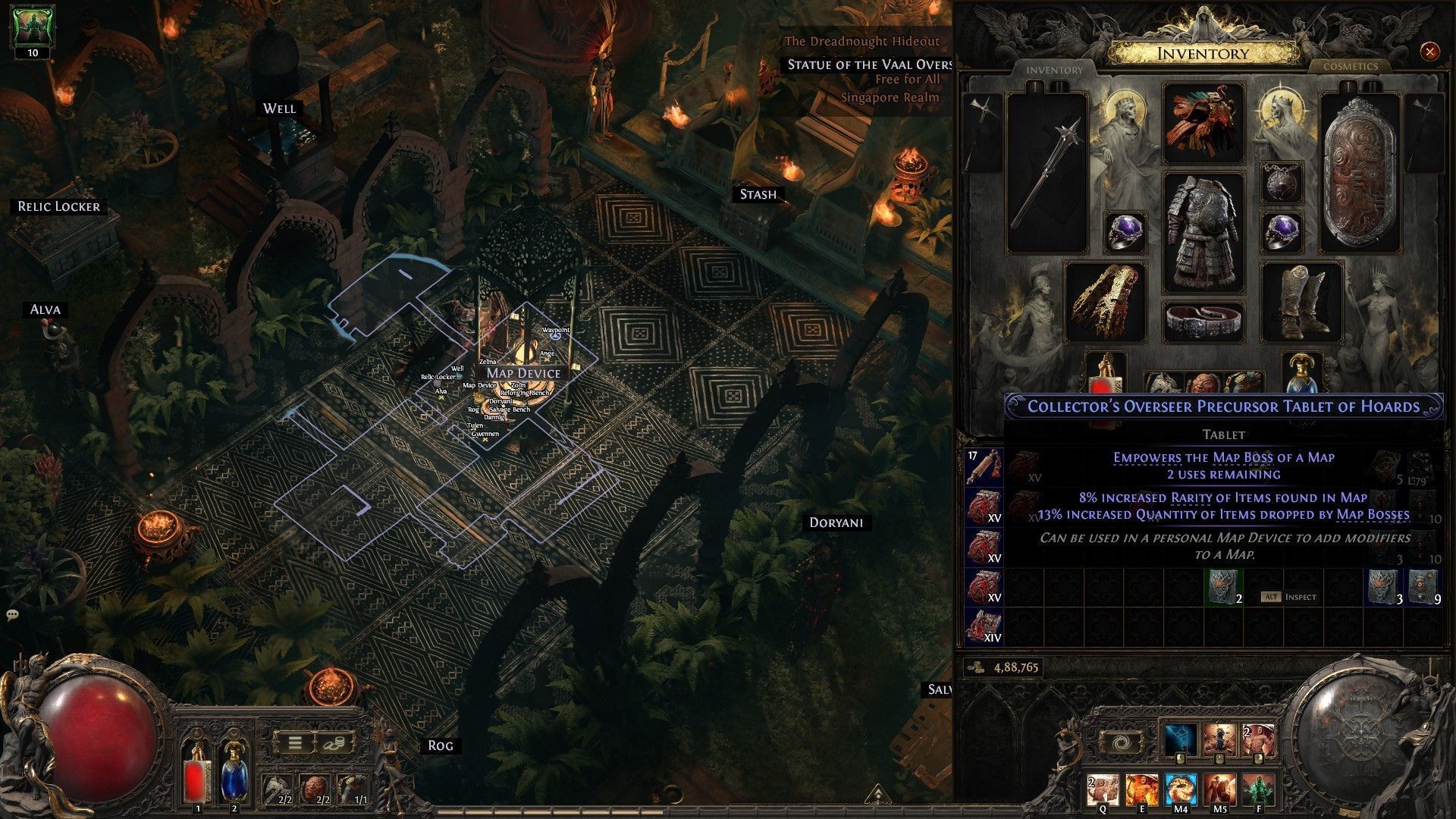Image resolution: width=1456 pixels, height=819 pixels.
Task: Select the equipped golden gloves
Action: pos(1105,301)
